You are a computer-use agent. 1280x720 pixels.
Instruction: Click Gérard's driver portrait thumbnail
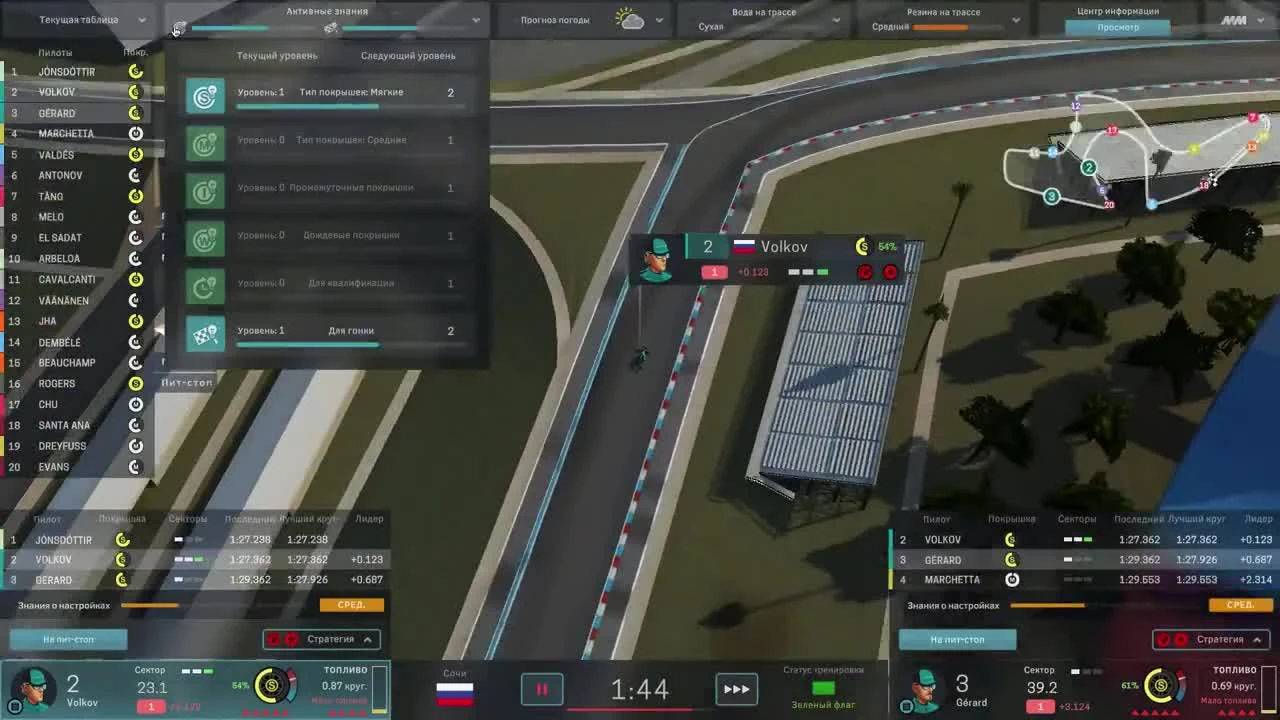point(922,686)
